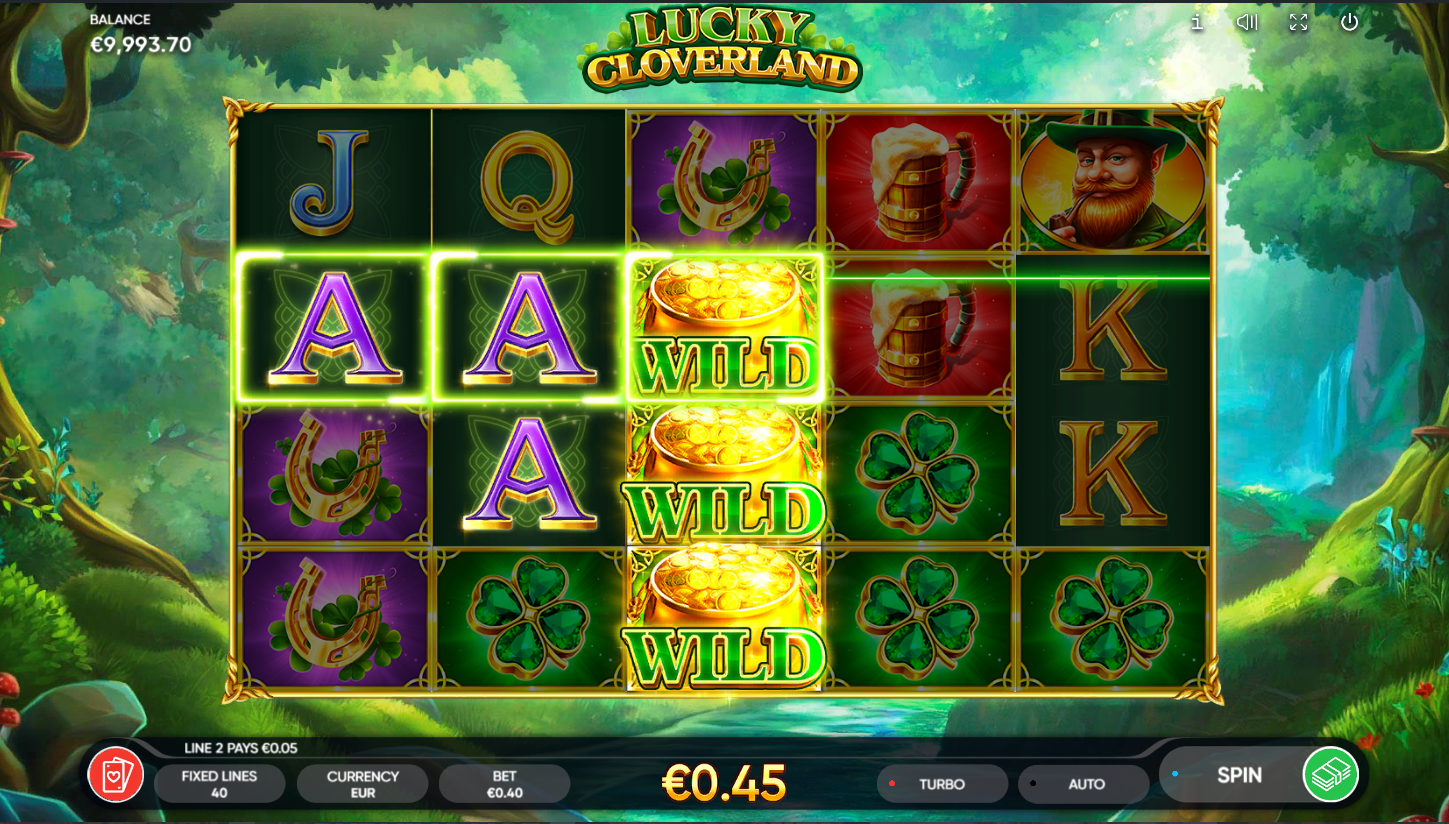Click the Fixed Lines 40 panel
1449x824 pixels.
219,784
